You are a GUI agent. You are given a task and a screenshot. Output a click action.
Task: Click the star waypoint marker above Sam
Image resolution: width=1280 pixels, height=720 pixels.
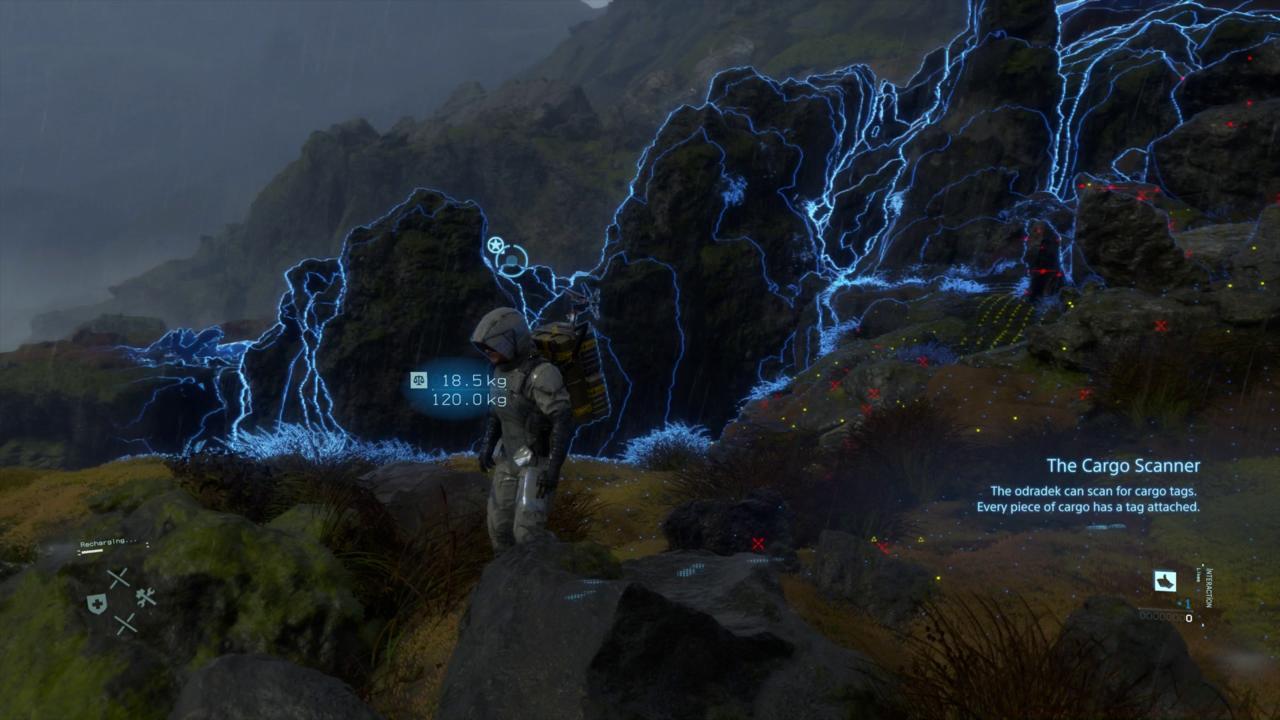pos(496,244)
